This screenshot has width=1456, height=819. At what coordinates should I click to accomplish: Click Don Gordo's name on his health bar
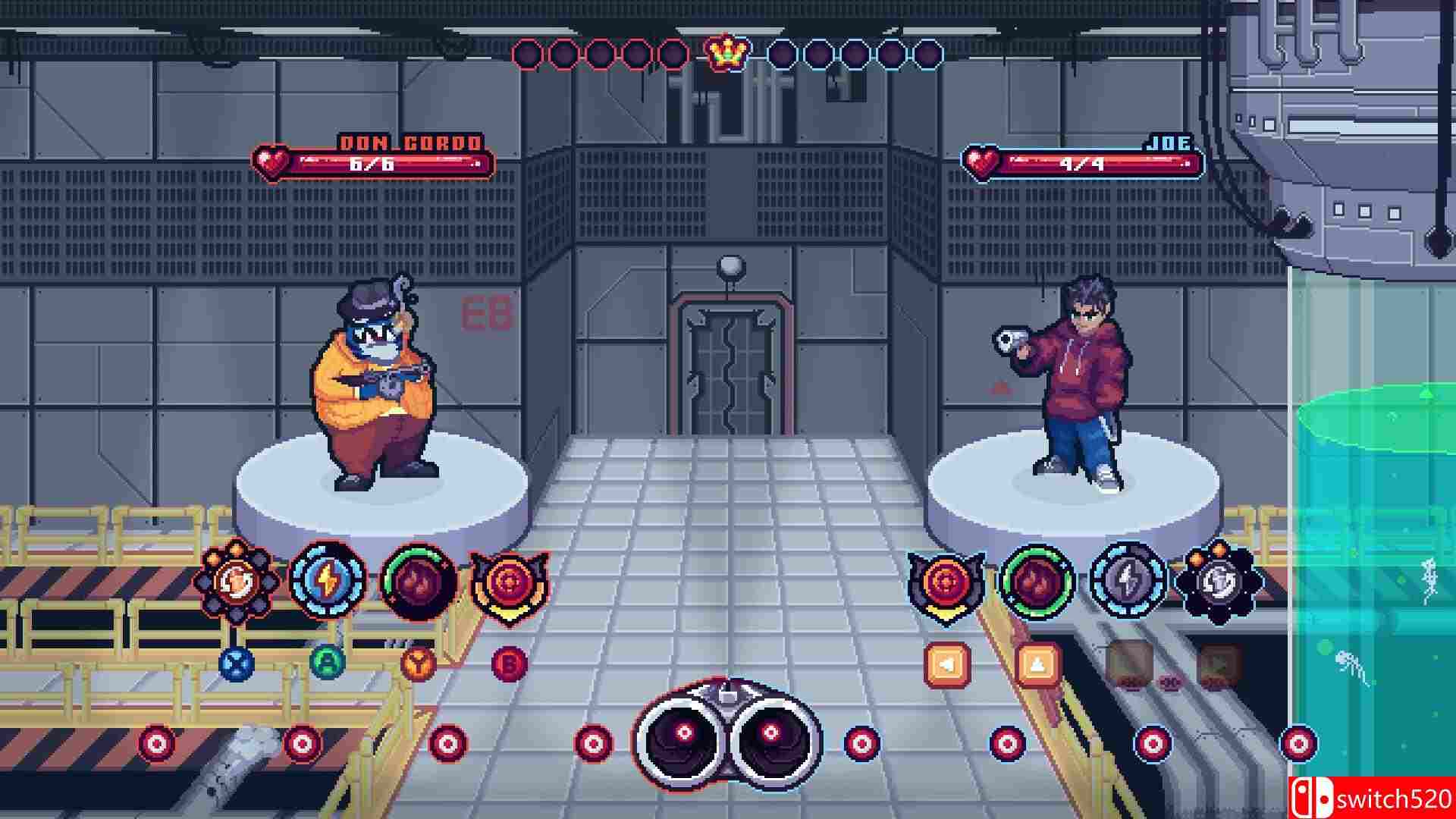click(x=409, y=141)
